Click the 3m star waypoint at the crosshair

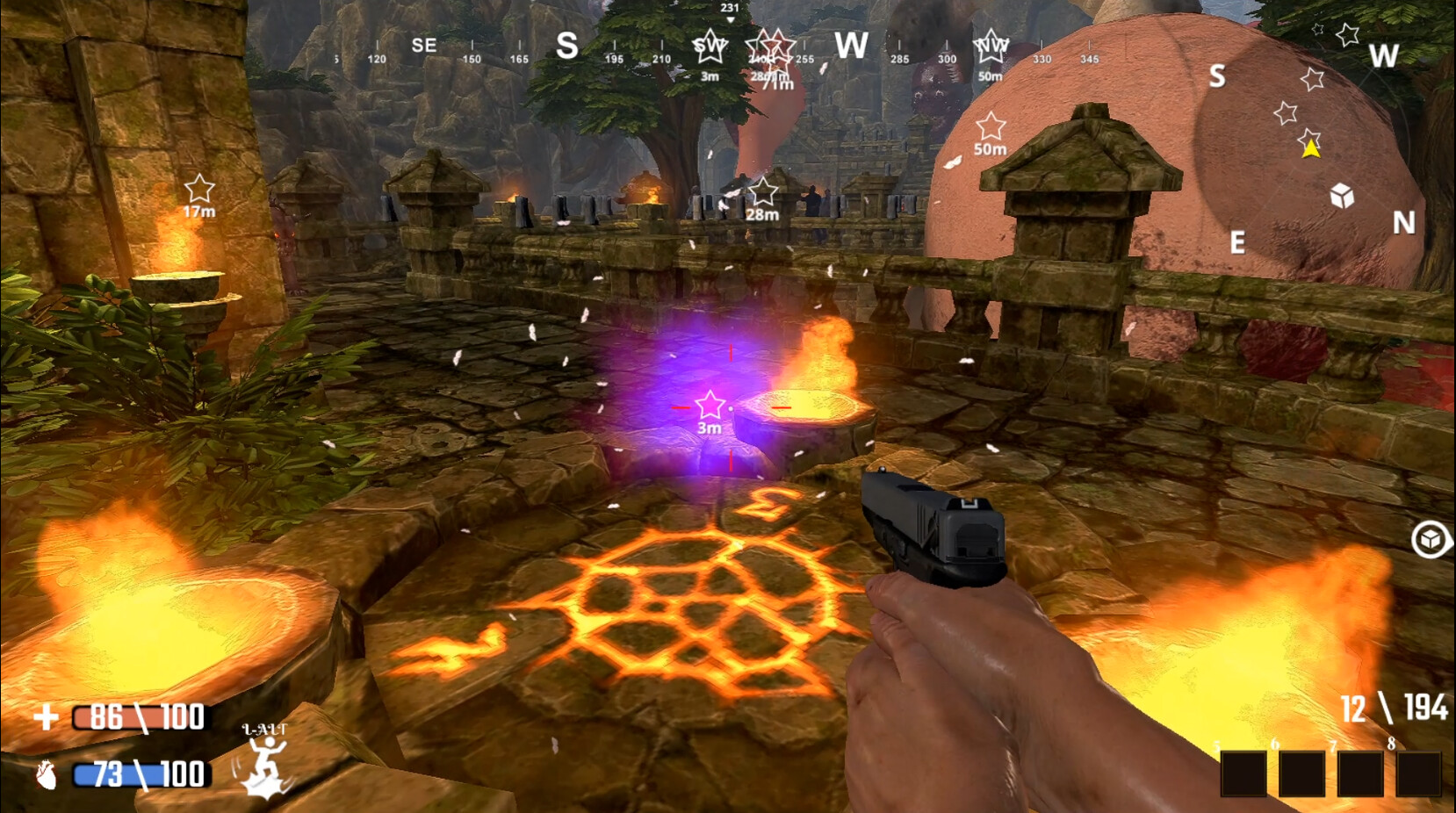pyautogui.click(x=709, y=406)
